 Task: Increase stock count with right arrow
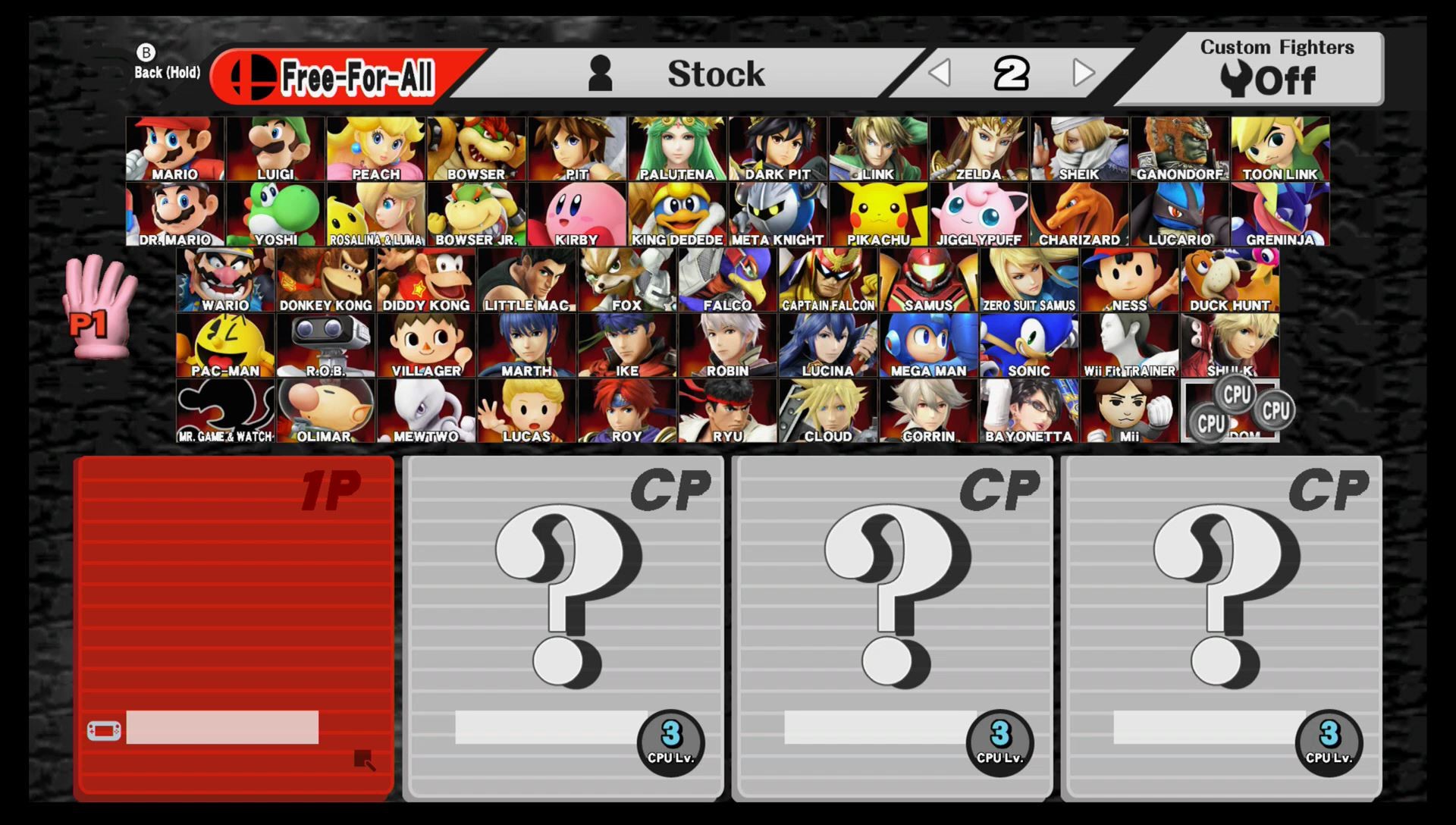(x=1083, y=74)
